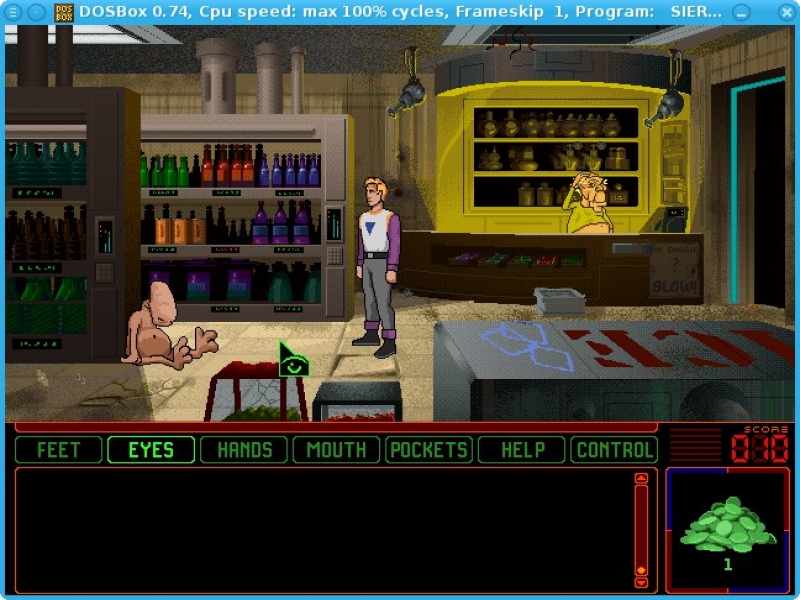
Task: Open the POCKETS inventory
Action: (429, 450)
